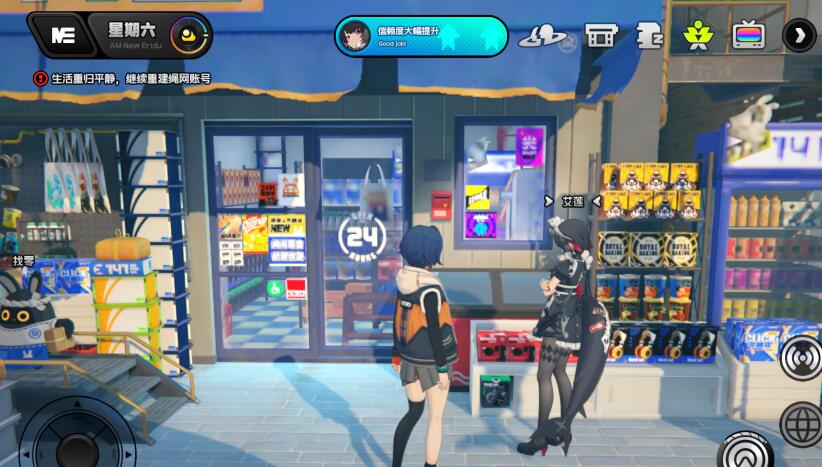This screenshot has width=822, height=467.
Task: Tap the trust level increased notification
Action: tap(420, 36)
